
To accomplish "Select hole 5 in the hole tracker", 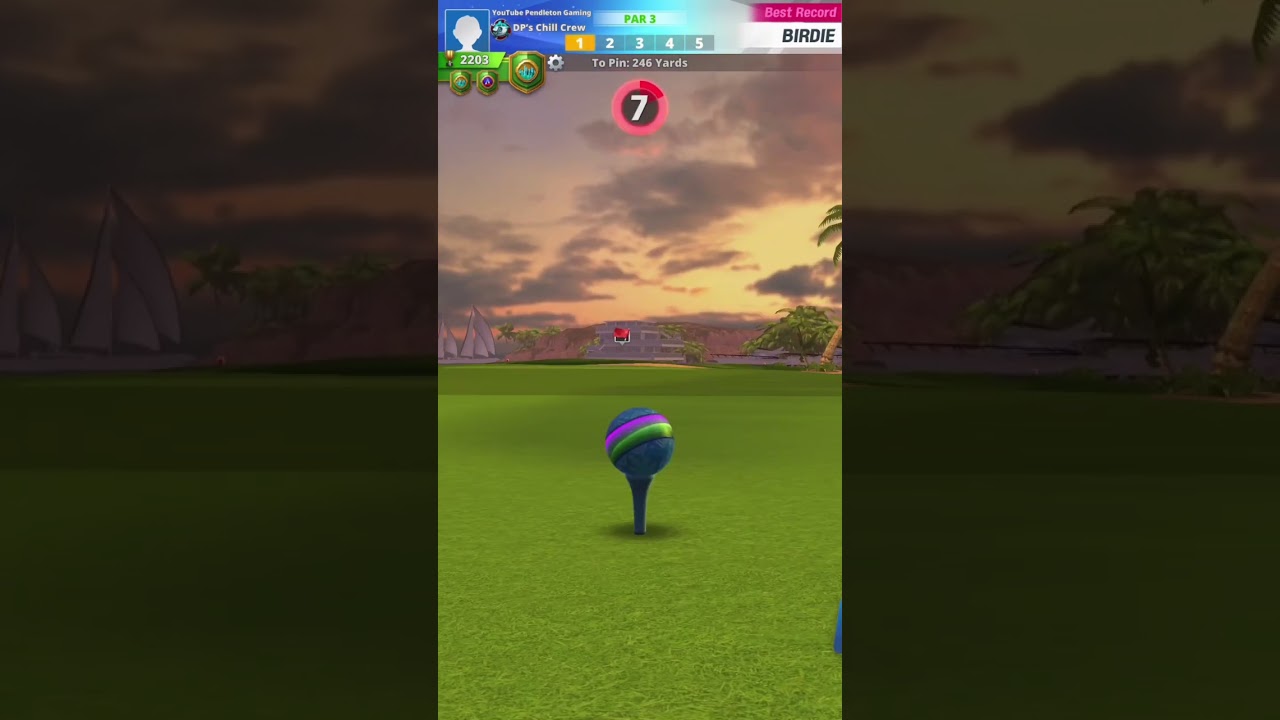I will [x=699, y=43].
